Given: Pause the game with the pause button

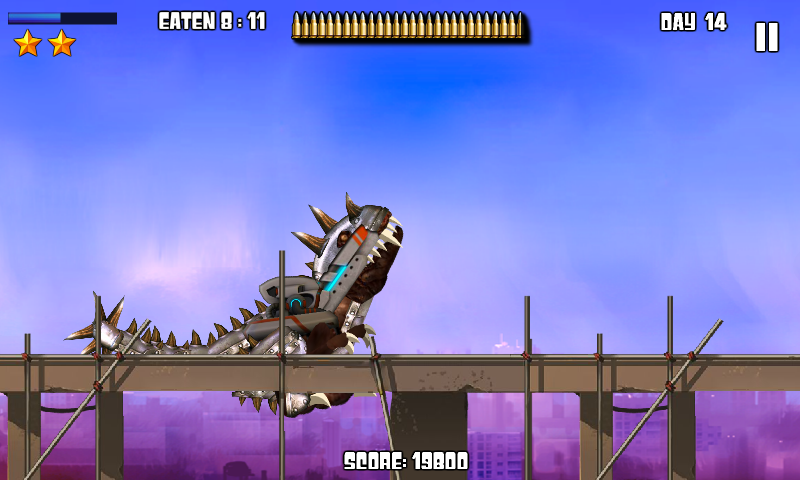Looking at the screenshot, I should 766,37.
